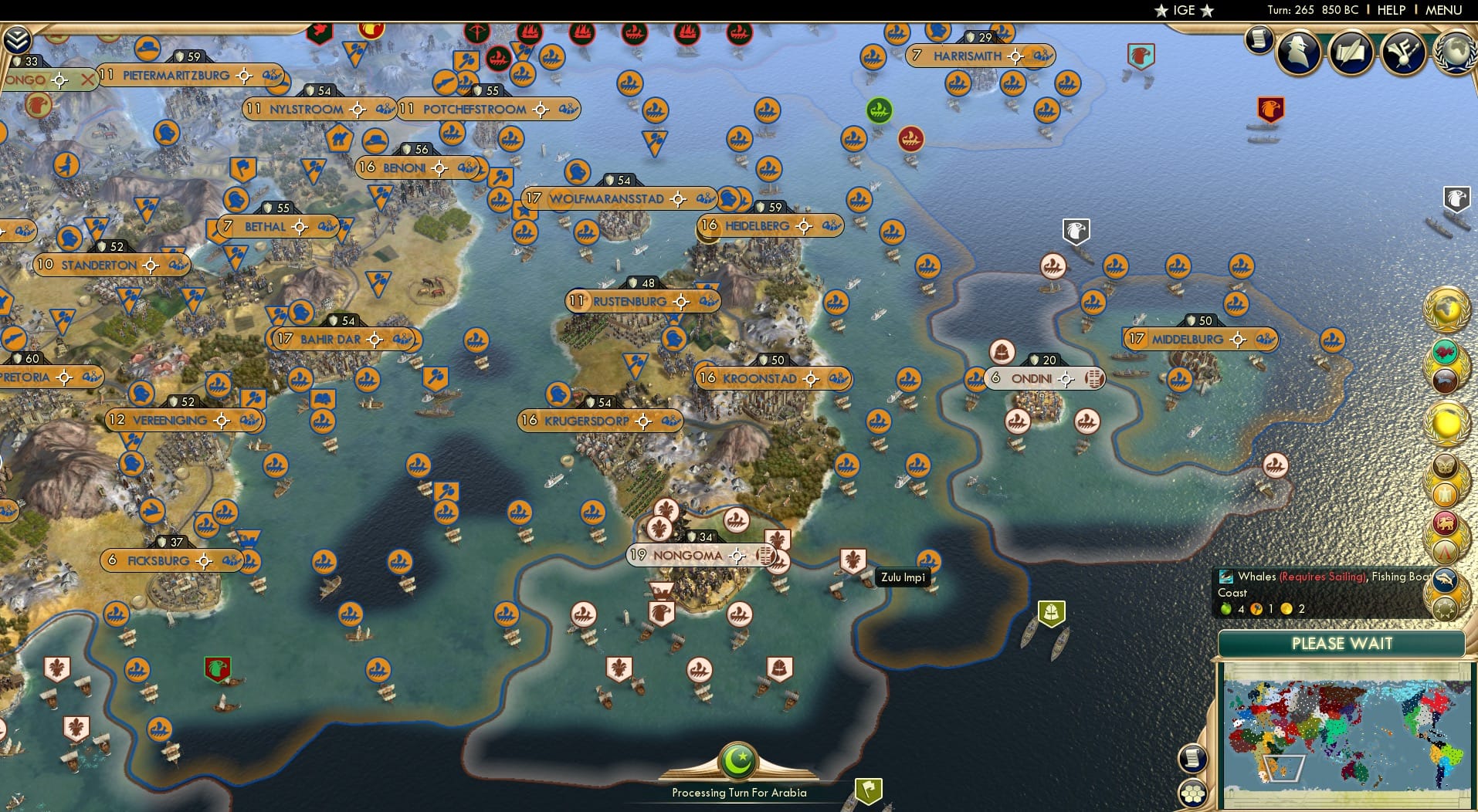
Task: Open the Culture overview music-note icon
Action: tap(1403, 52)
